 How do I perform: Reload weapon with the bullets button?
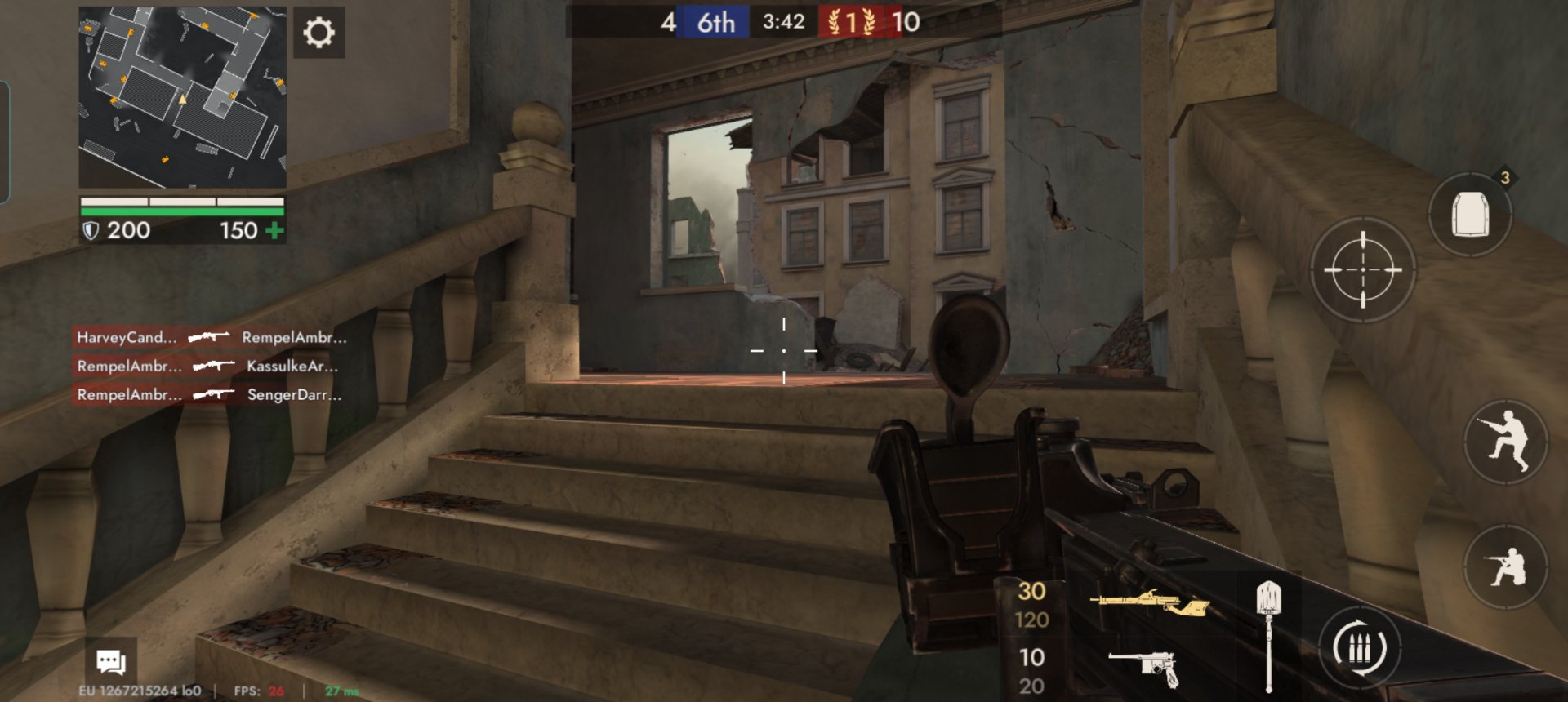[x=1360, y=648]
